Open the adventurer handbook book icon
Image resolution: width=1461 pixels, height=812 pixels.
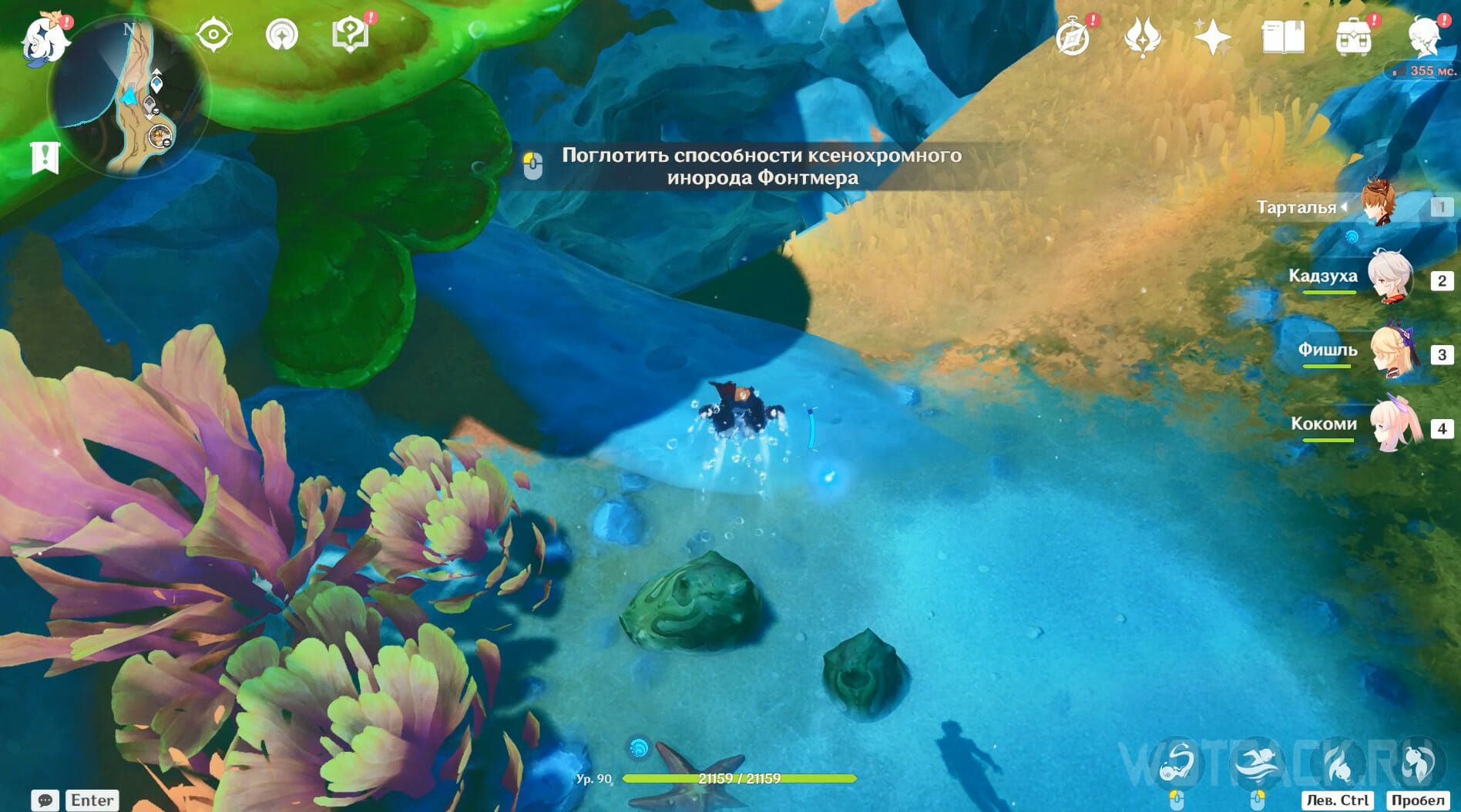tap(1282, 37)
